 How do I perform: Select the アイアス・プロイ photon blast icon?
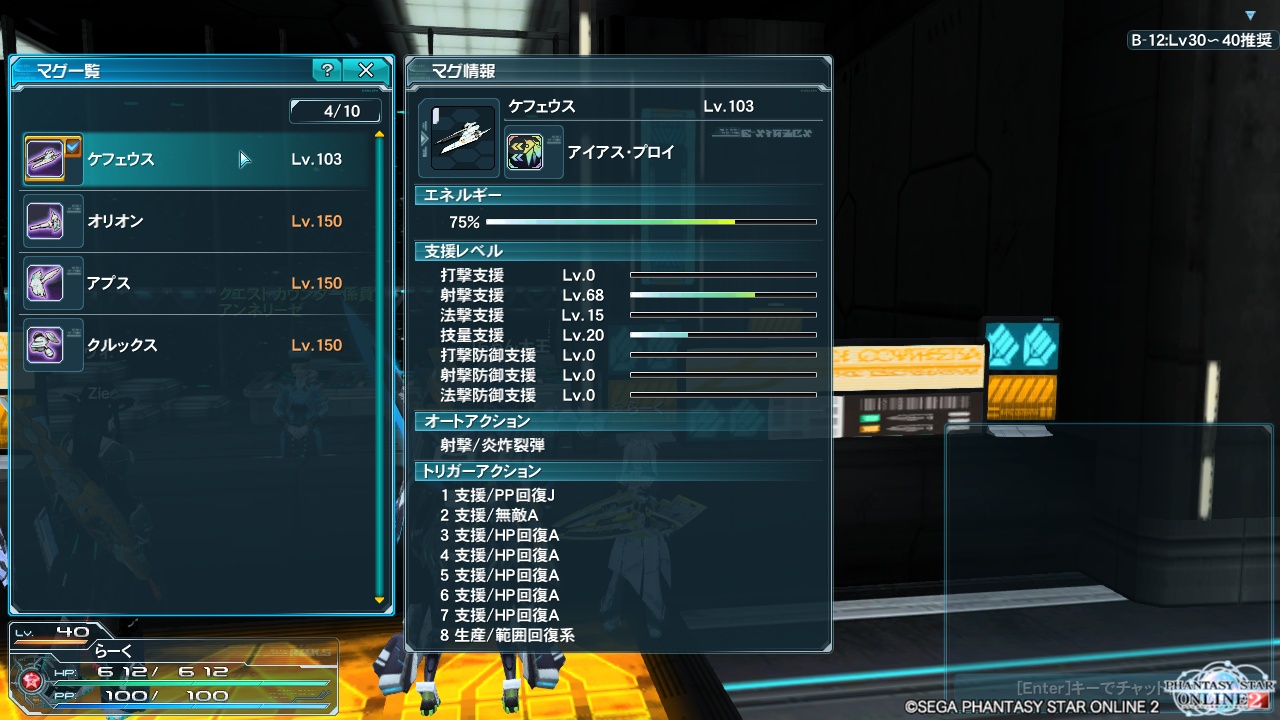click(x=525, y=152)
